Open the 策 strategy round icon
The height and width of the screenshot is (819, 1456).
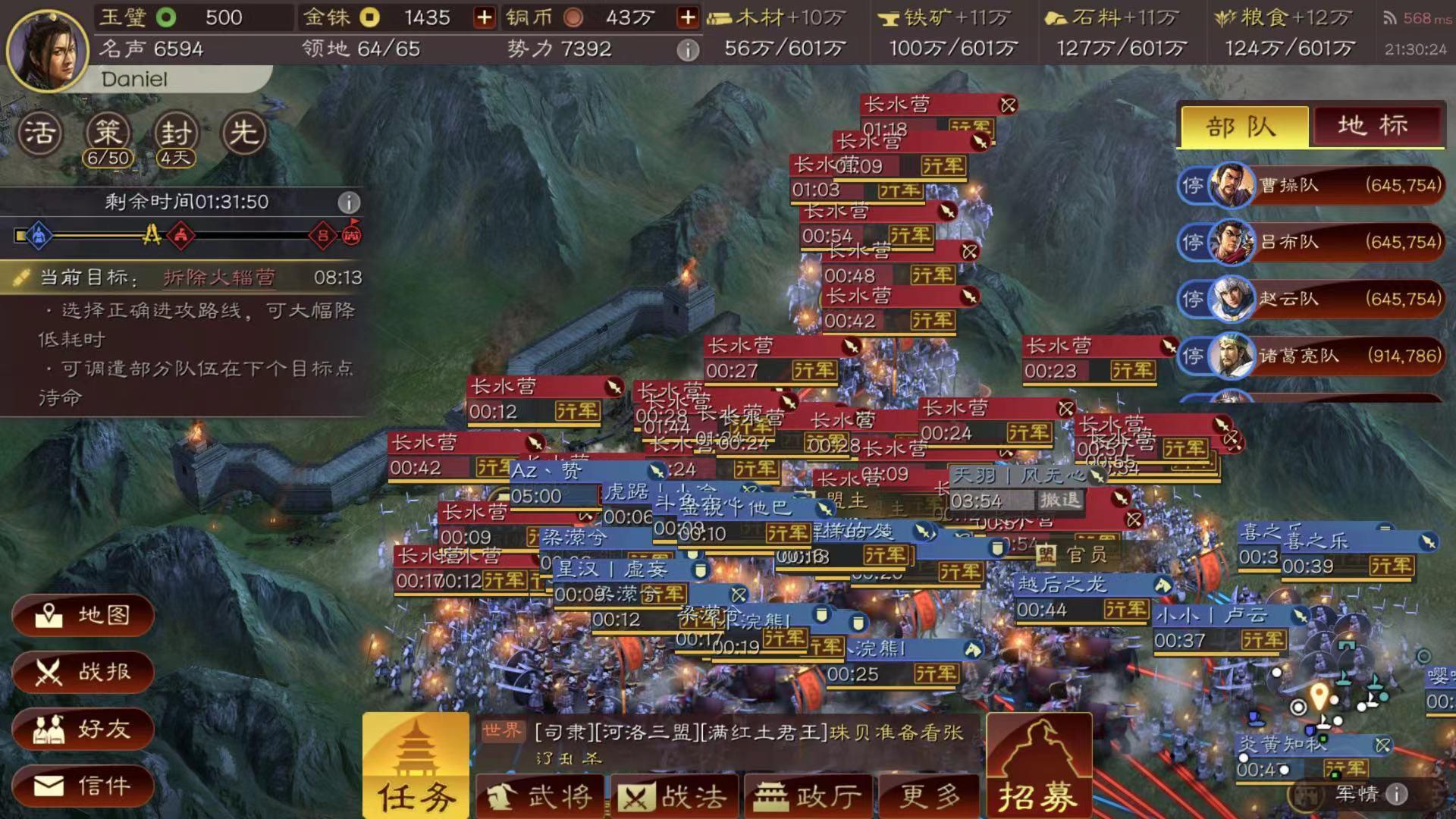click(108, 133)
